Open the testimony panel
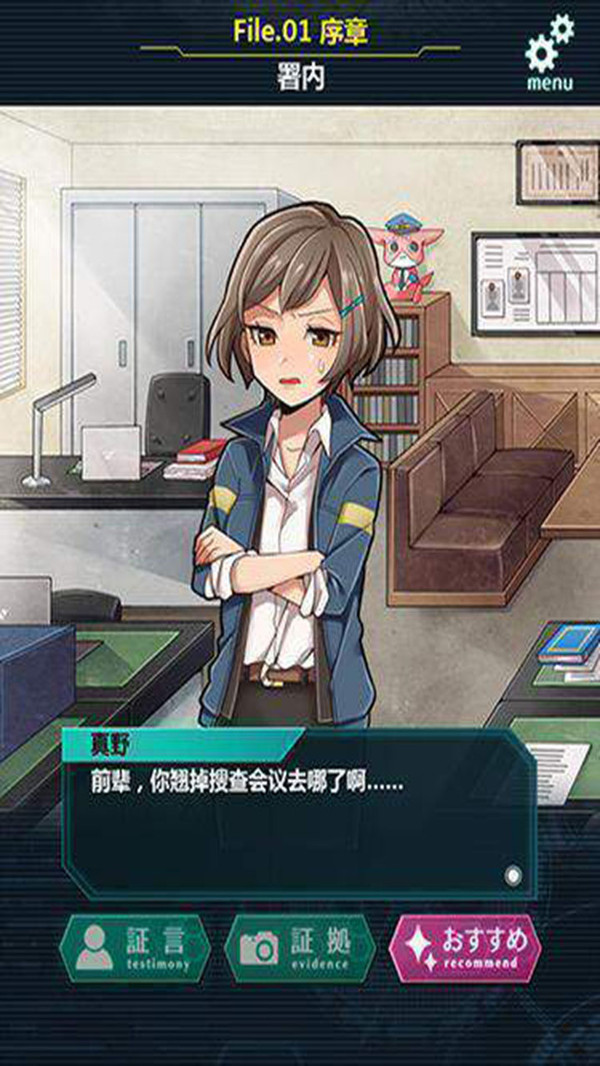The height and width of the screenshot is (1066, 600). [x=135, y=947]
